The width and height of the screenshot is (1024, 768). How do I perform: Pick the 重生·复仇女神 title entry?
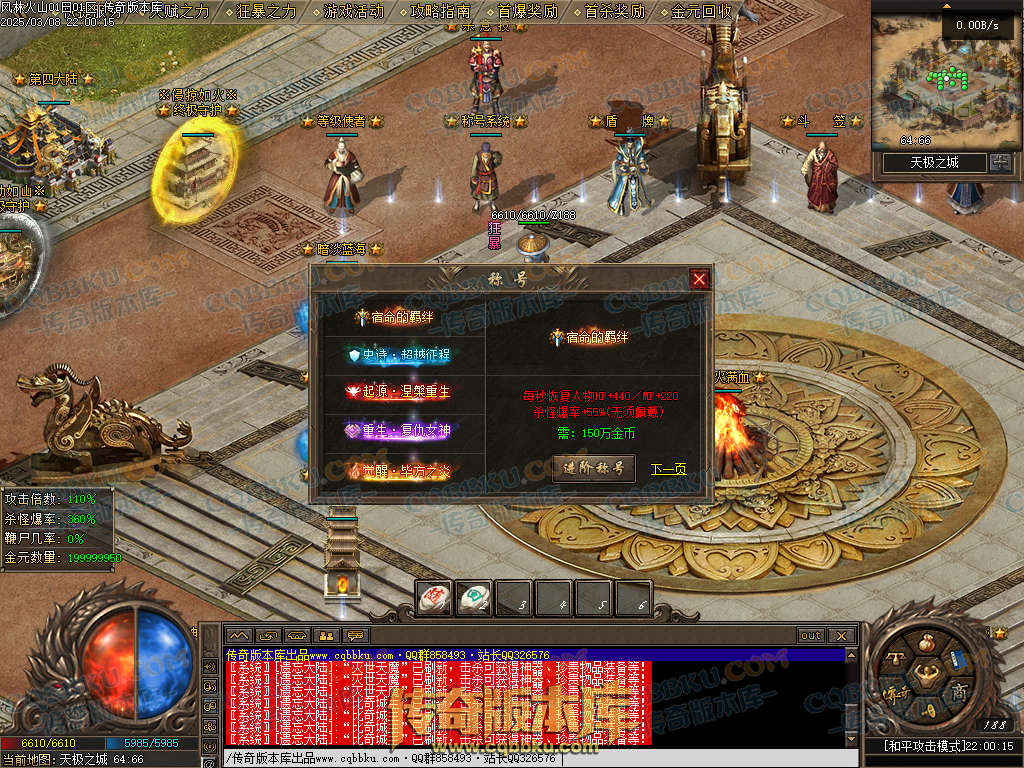(398, 429)
